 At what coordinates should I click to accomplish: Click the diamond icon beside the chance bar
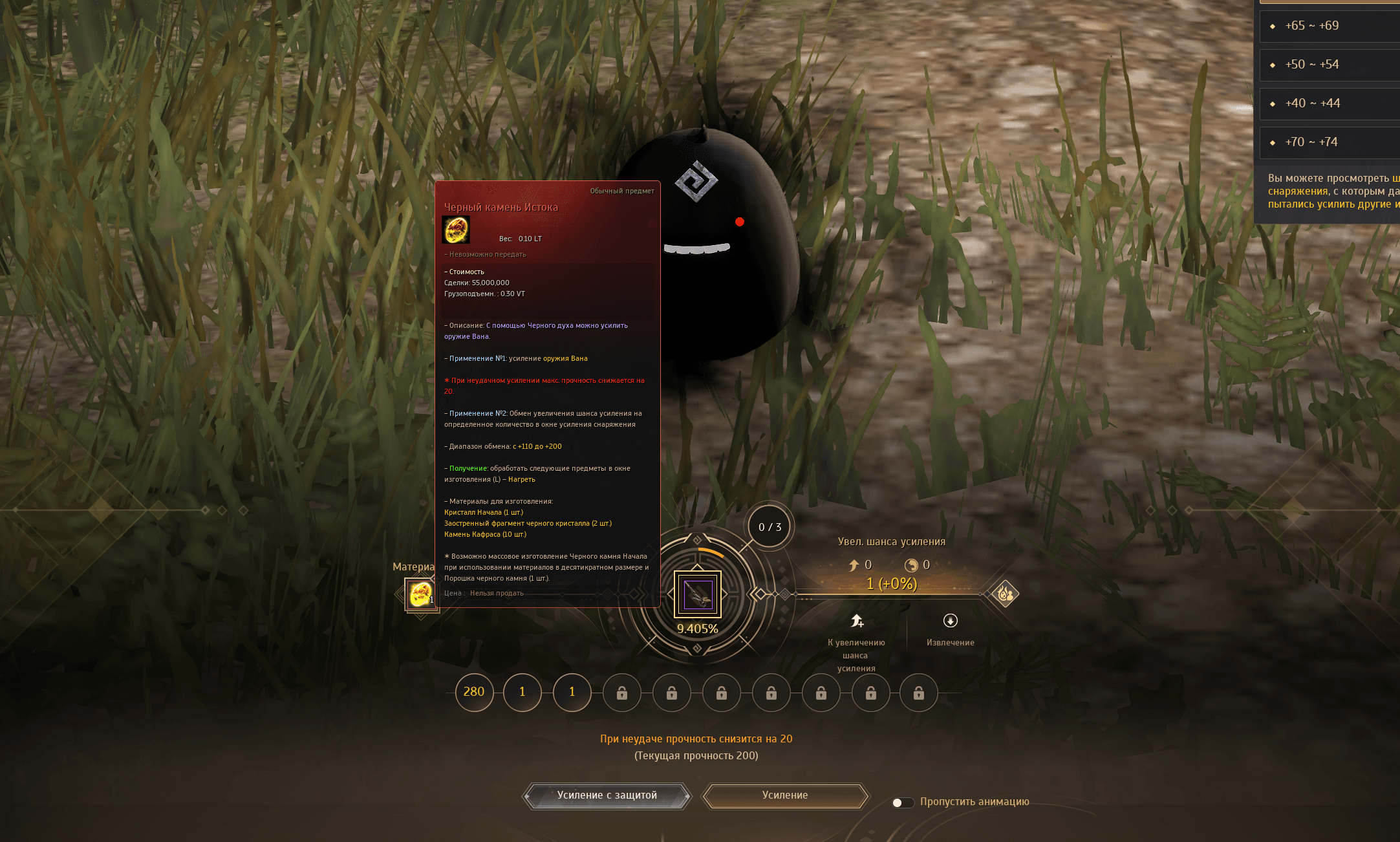tap(1005, 593)
